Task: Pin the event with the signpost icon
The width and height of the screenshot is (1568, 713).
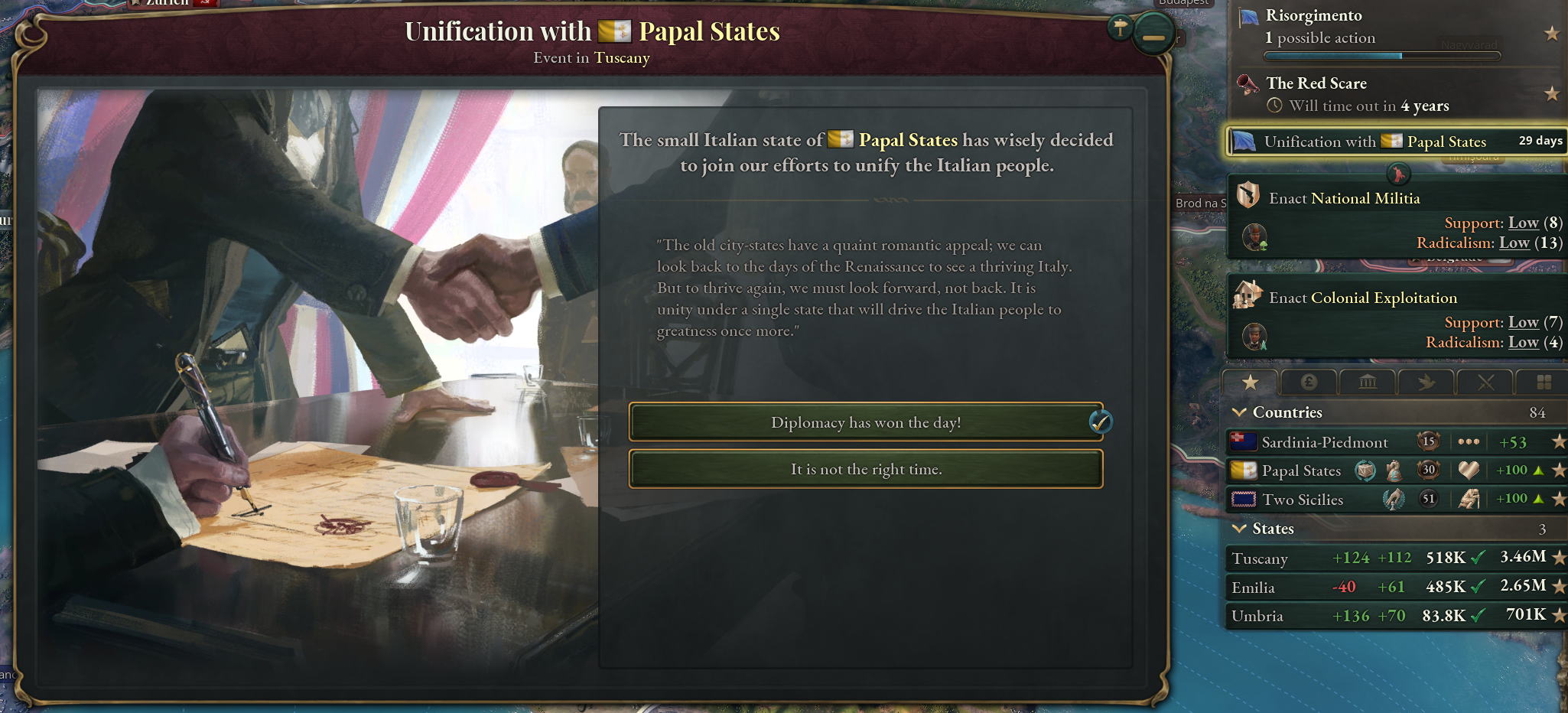Action: coord(1121,28)
